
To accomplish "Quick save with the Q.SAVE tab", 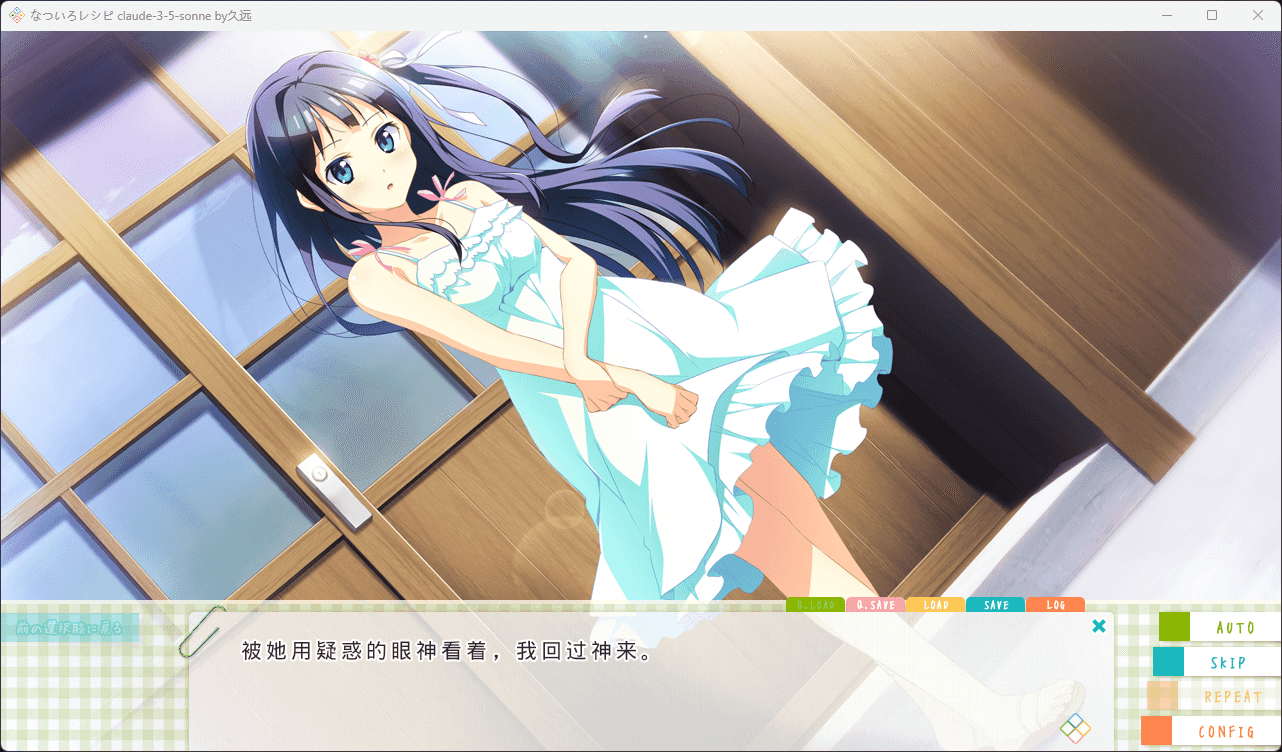I will [875, 605].
